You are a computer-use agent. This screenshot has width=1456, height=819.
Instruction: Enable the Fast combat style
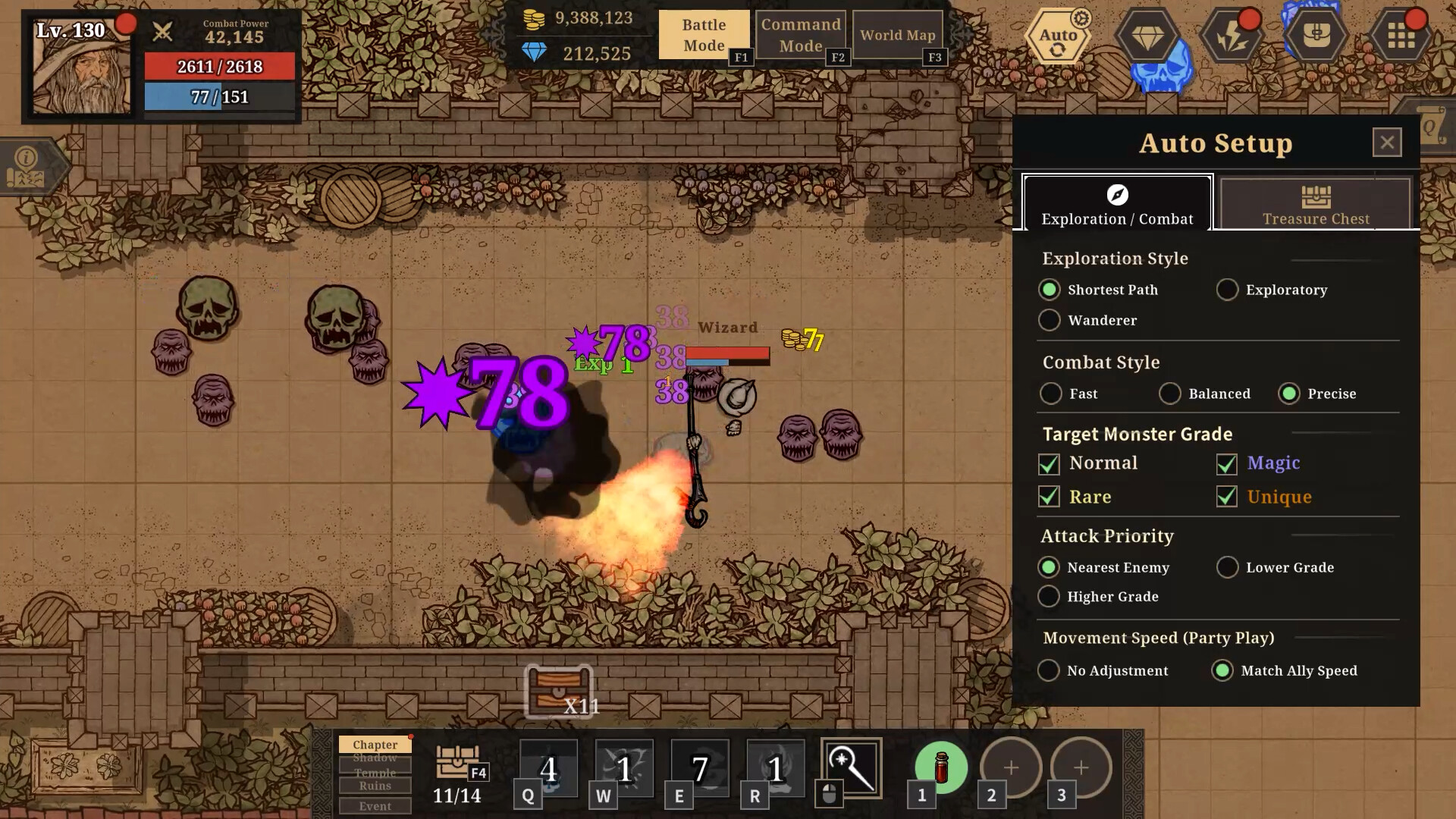1051,394
